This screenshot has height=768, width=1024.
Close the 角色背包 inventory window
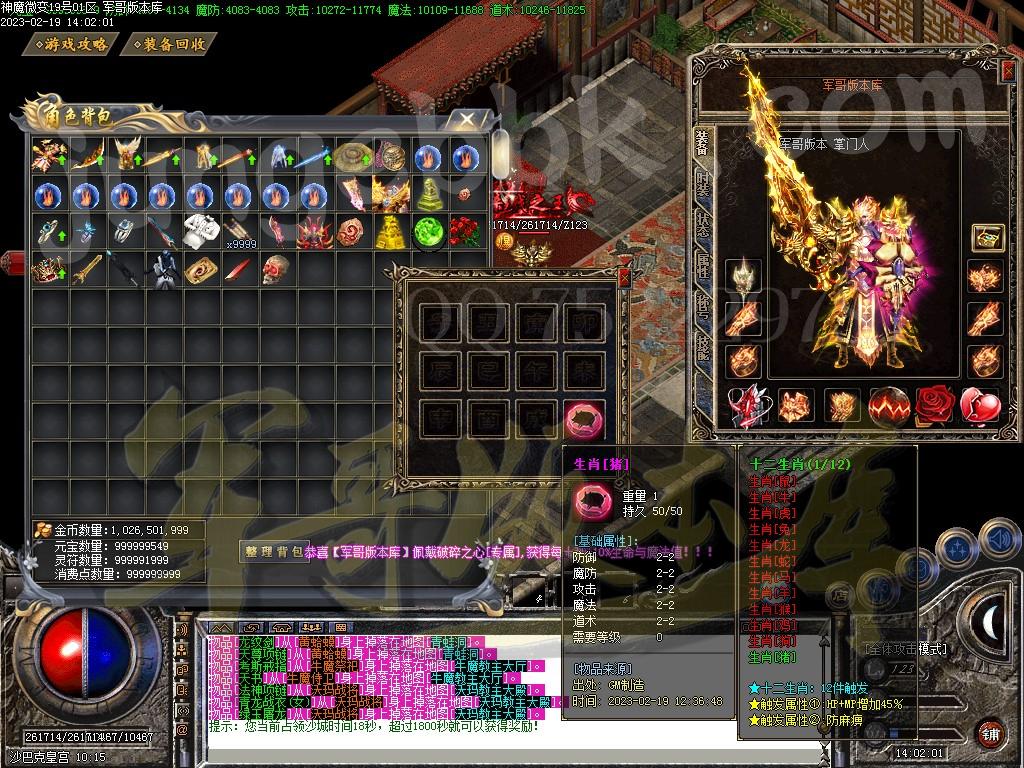point(467,120)
